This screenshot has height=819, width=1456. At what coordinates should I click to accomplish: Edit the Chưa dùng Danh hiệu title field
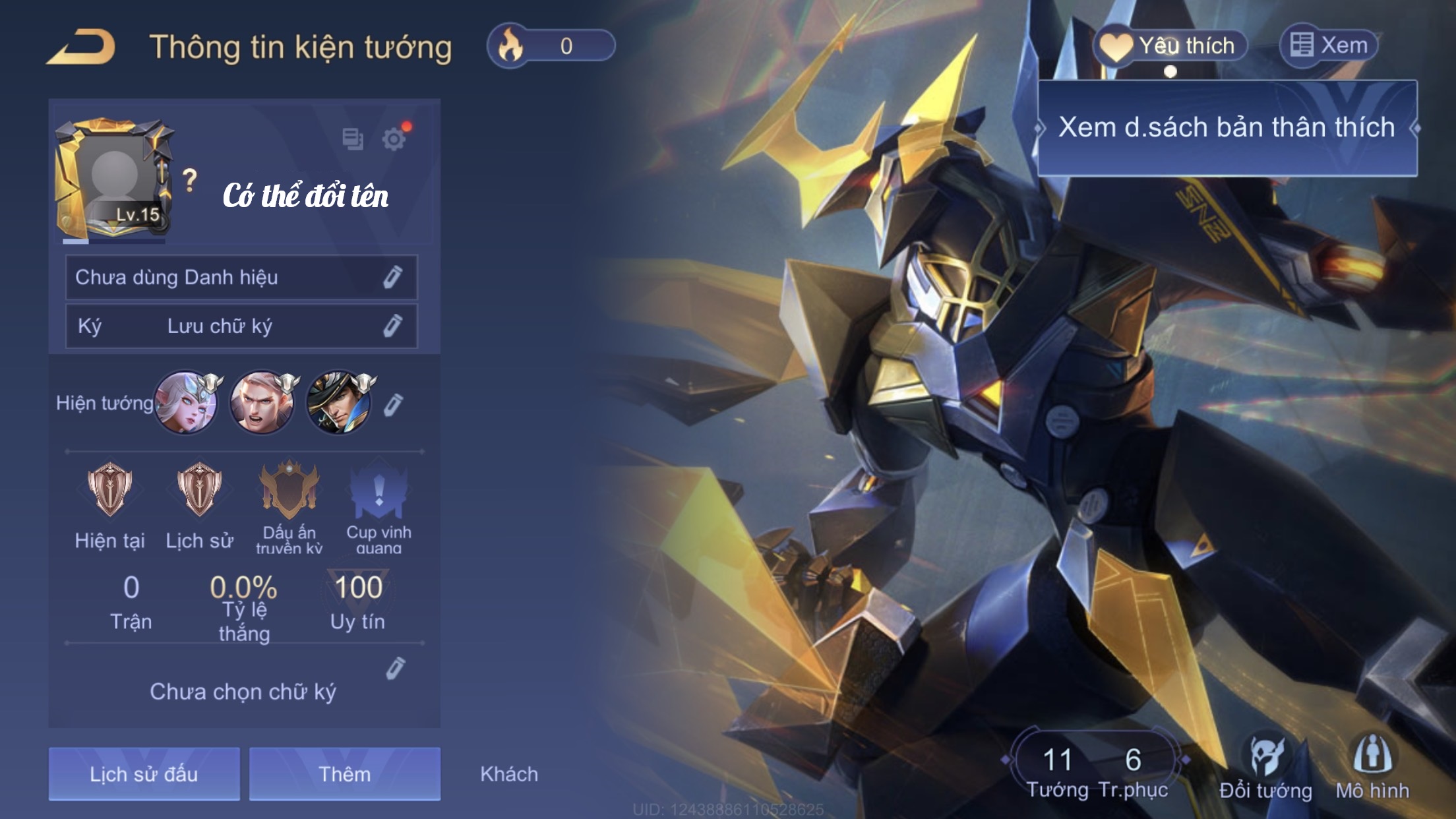pyautogui.click(x=393, y=278)
